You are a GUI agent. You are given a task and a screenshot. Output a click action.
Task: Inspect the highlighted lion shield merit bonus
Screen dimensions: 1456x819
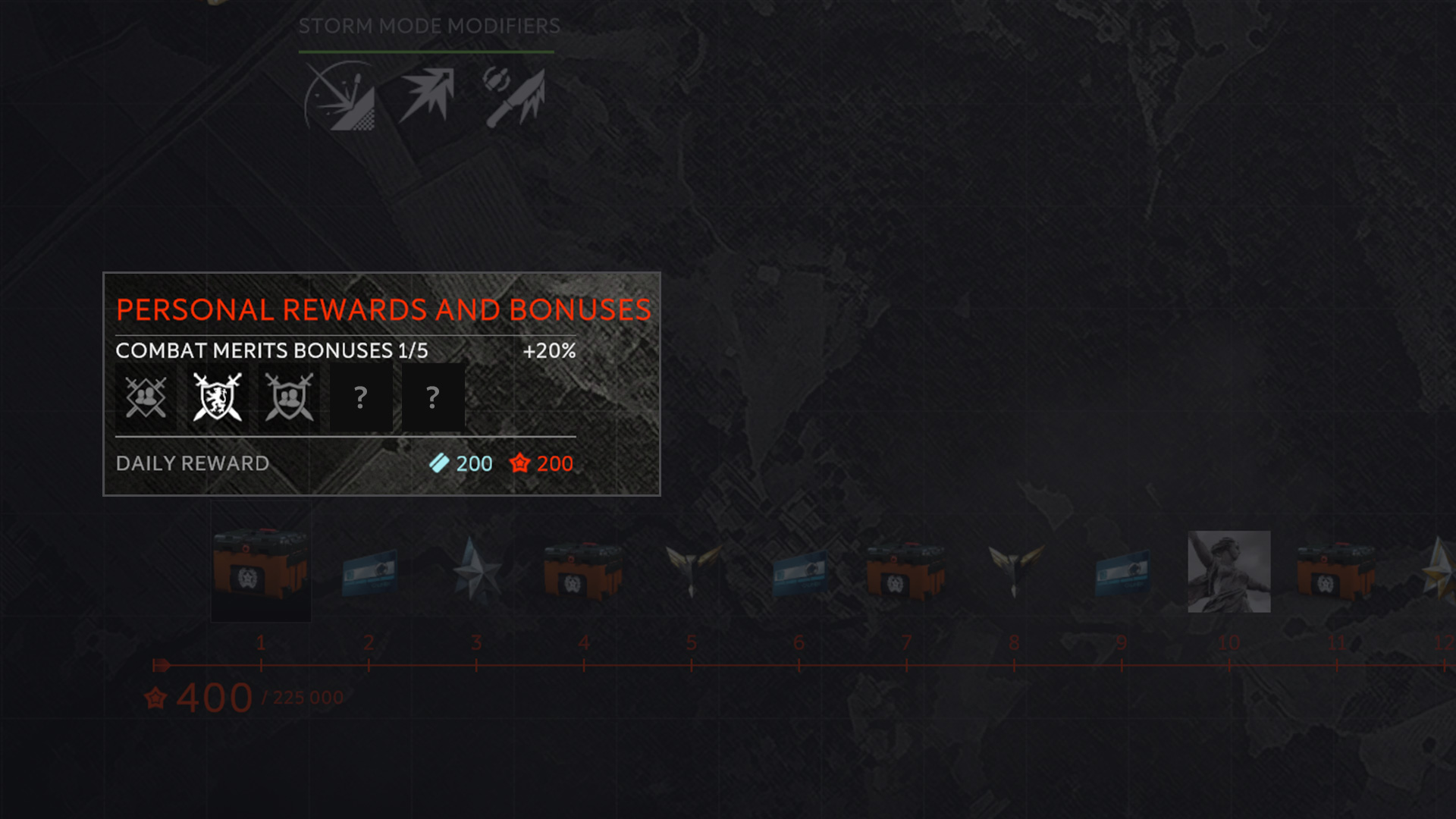pyautogui.click(x=218, y=397)
